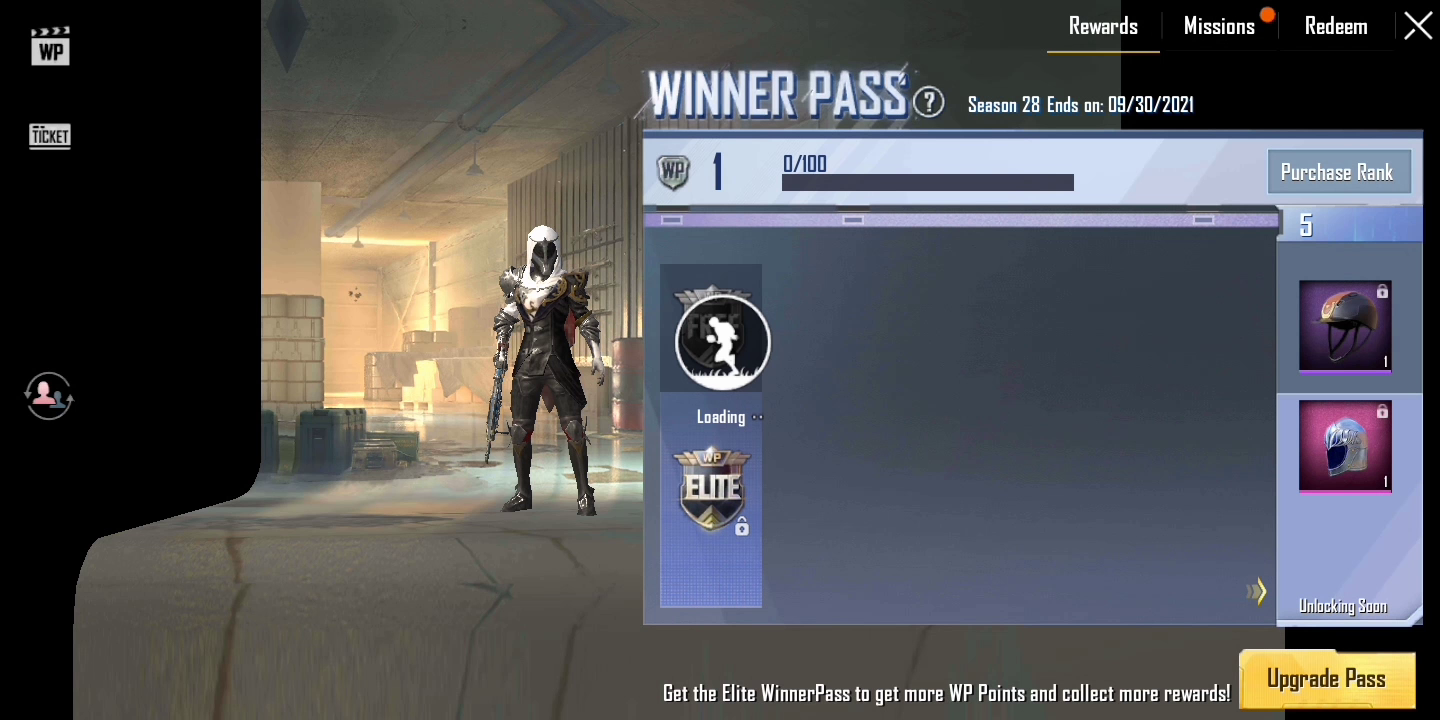Image resolution: width=1440 pixels, height=720 pixels.
Task: Select the friend invite icon on the left
Action: pos(48,396)
